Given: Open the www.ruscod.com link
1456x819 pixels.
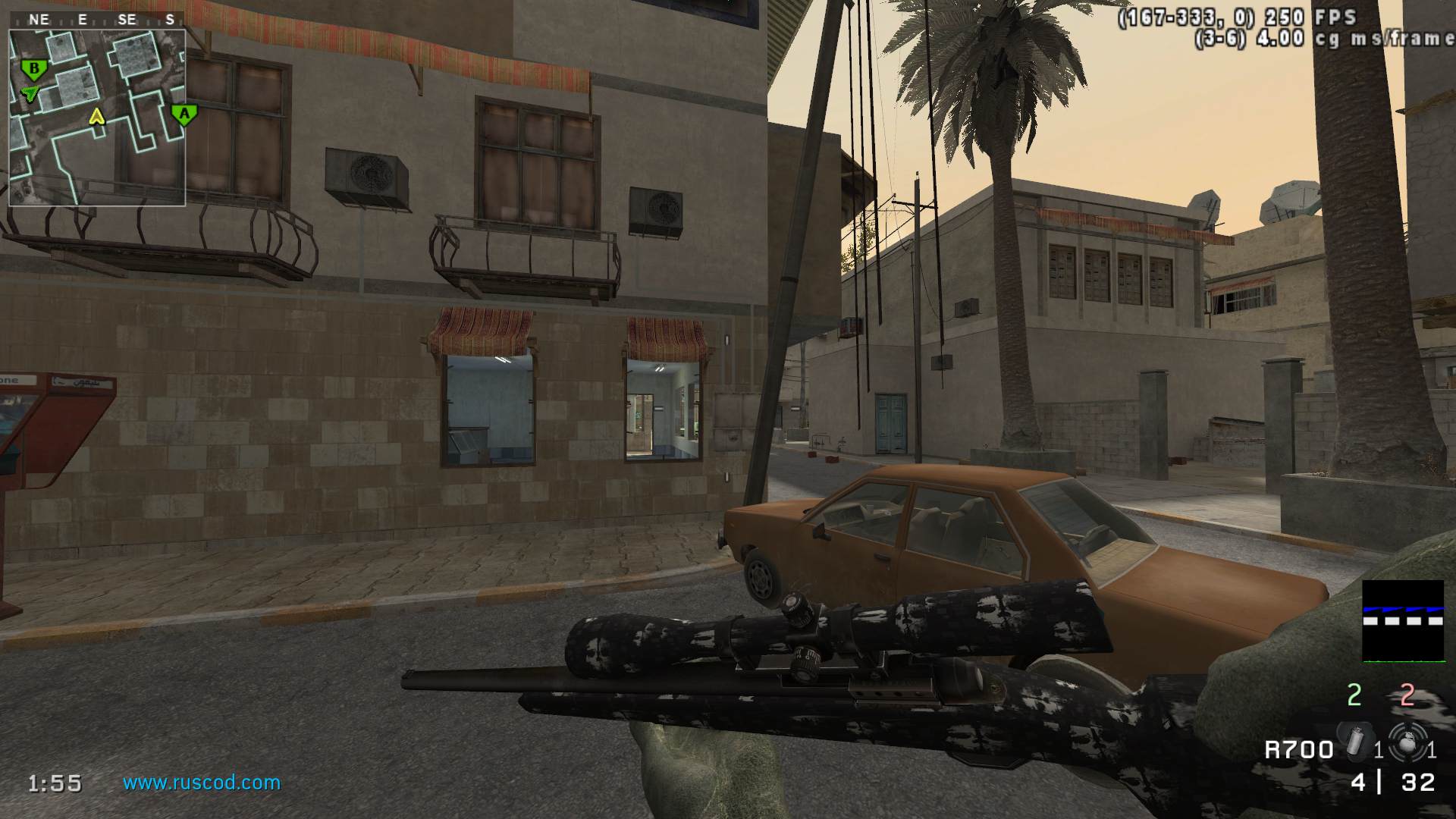Looking at the screenshot, I should click(202, 783).
